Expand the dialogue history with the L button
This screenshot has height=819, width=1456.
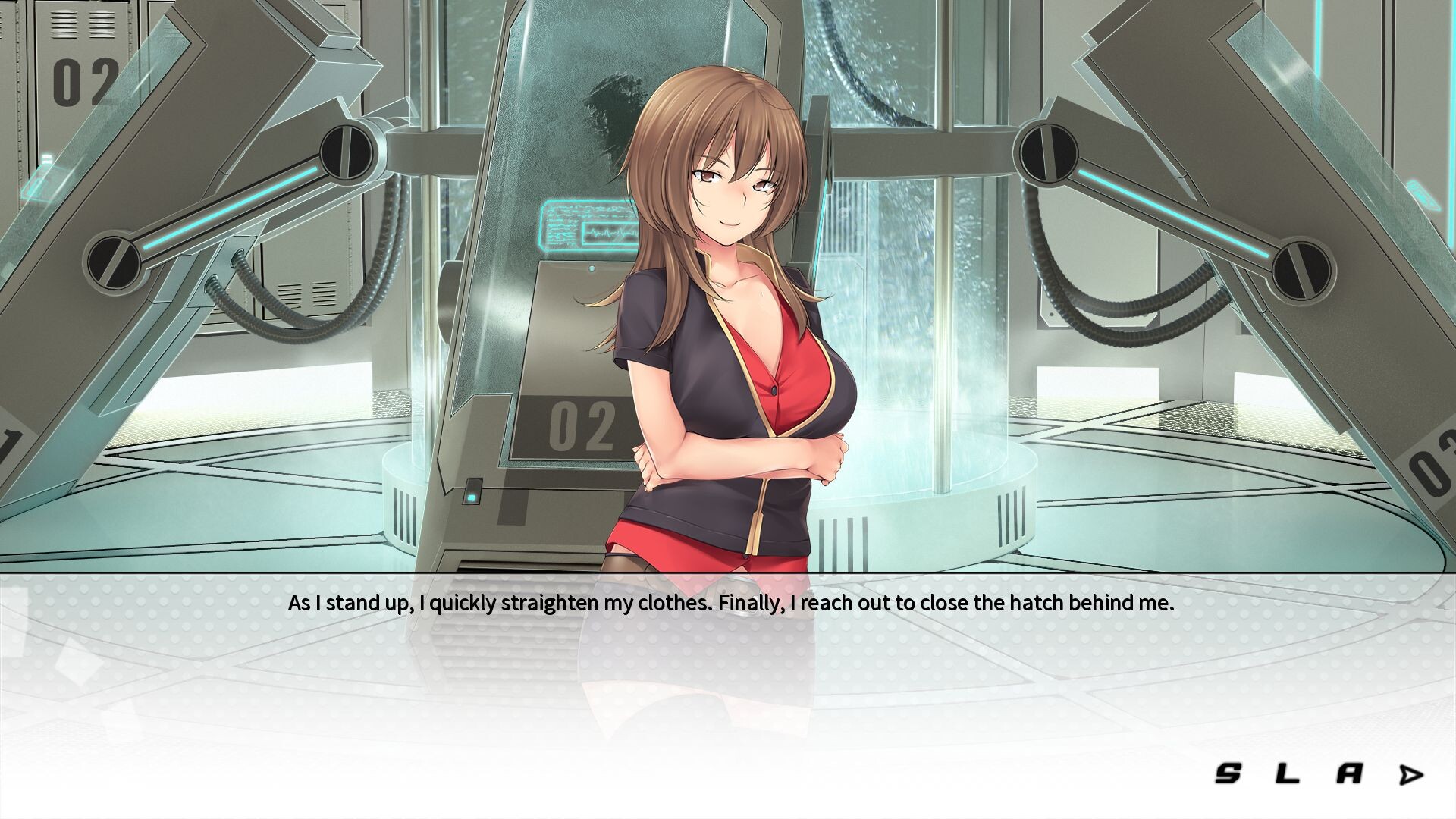[x=1289, y=773]
